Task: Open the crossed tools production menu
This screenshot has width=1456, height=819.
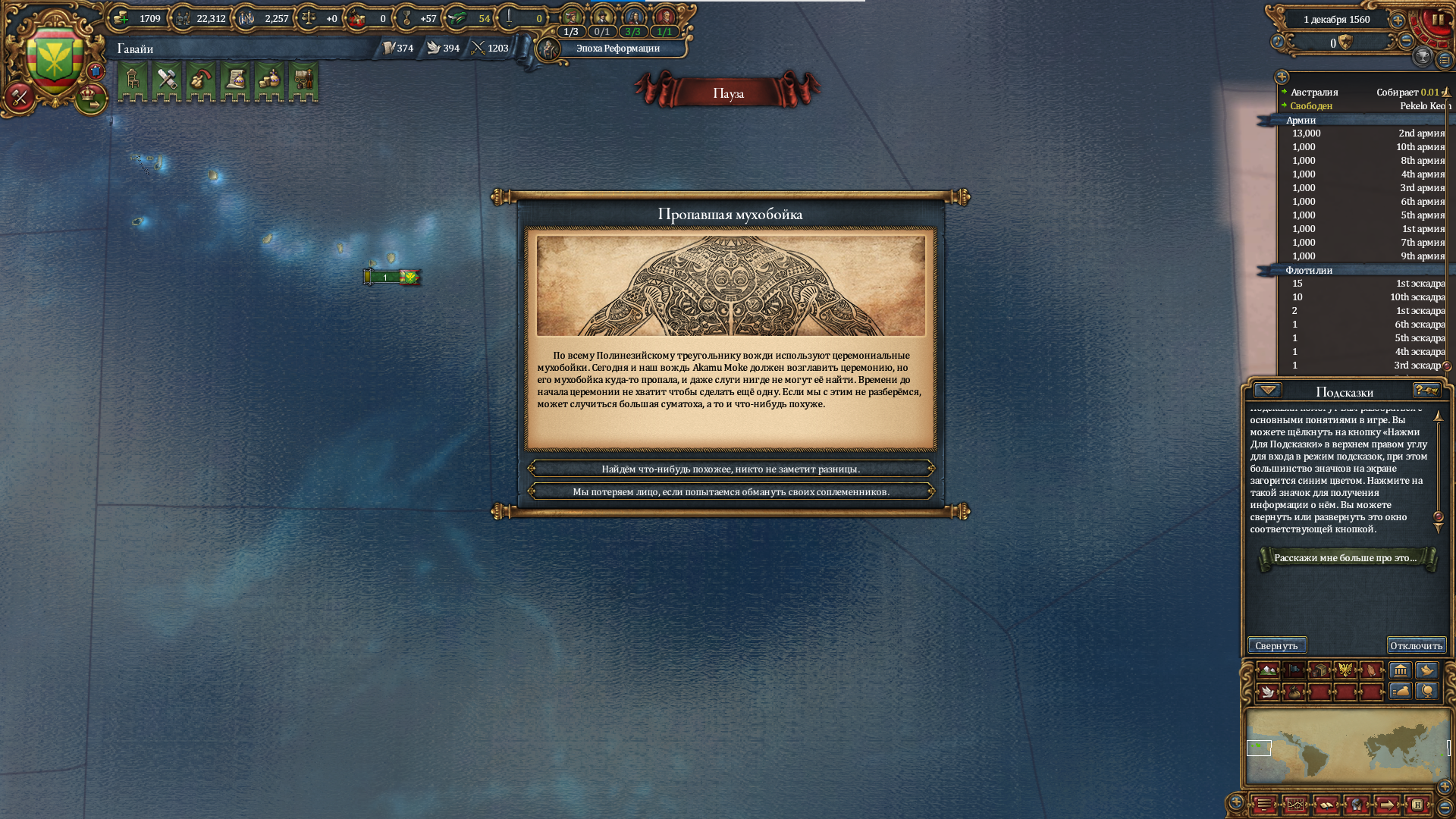Action: point(166,80)
